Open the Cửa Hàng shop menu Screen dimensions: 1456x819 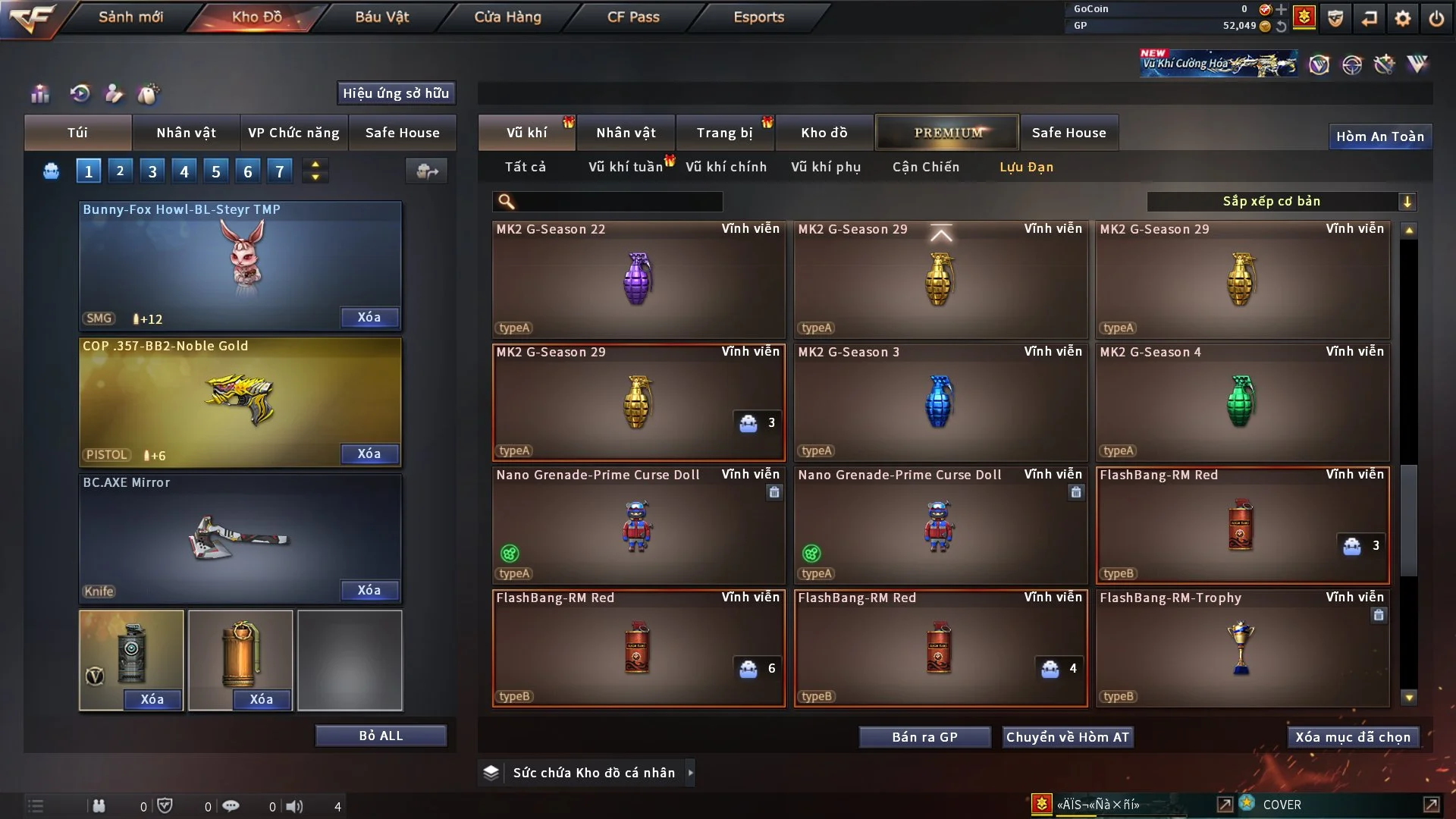(x=507, y=17)
